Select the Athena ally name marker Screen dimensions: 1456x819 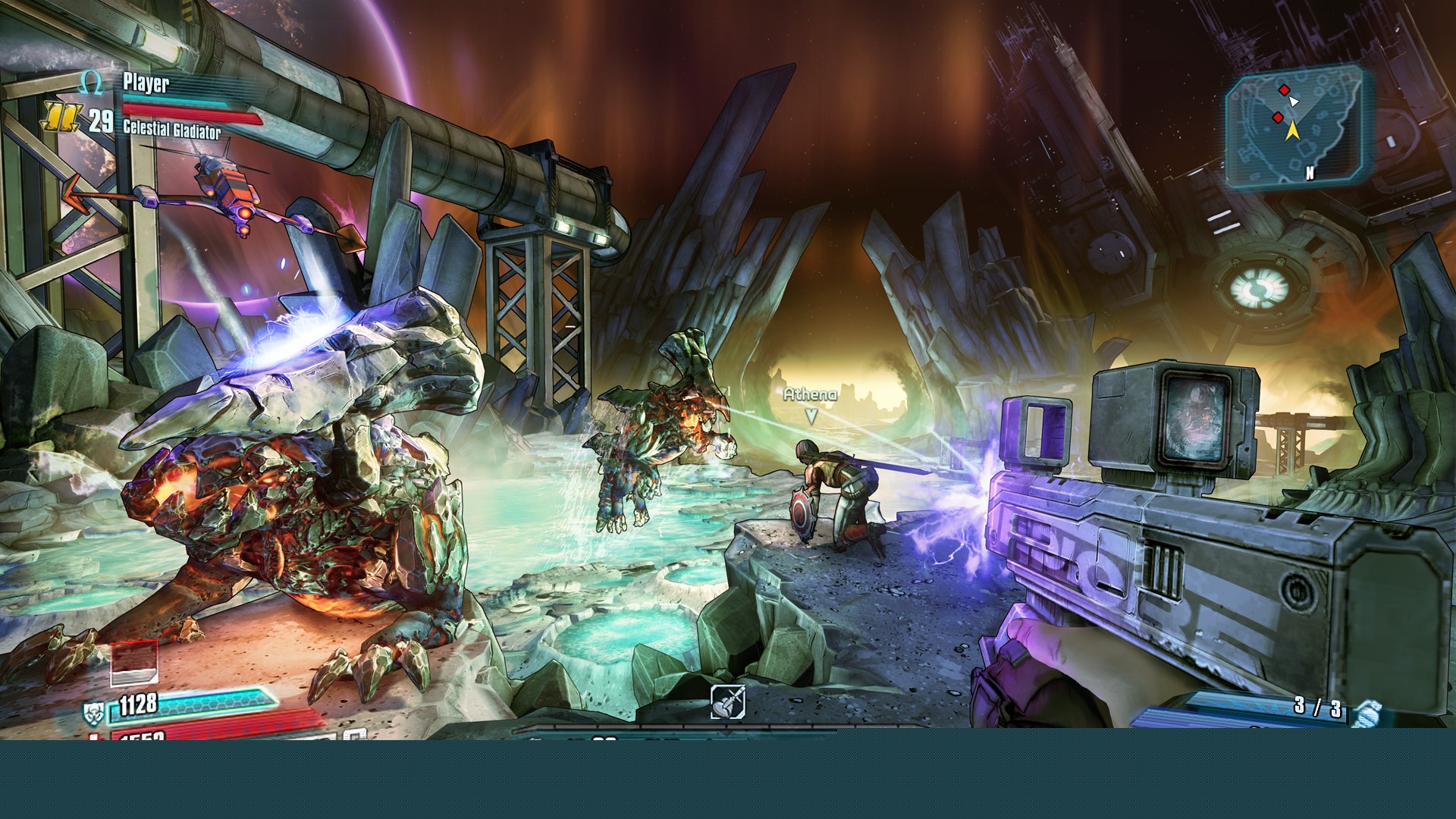pos(810,394)
